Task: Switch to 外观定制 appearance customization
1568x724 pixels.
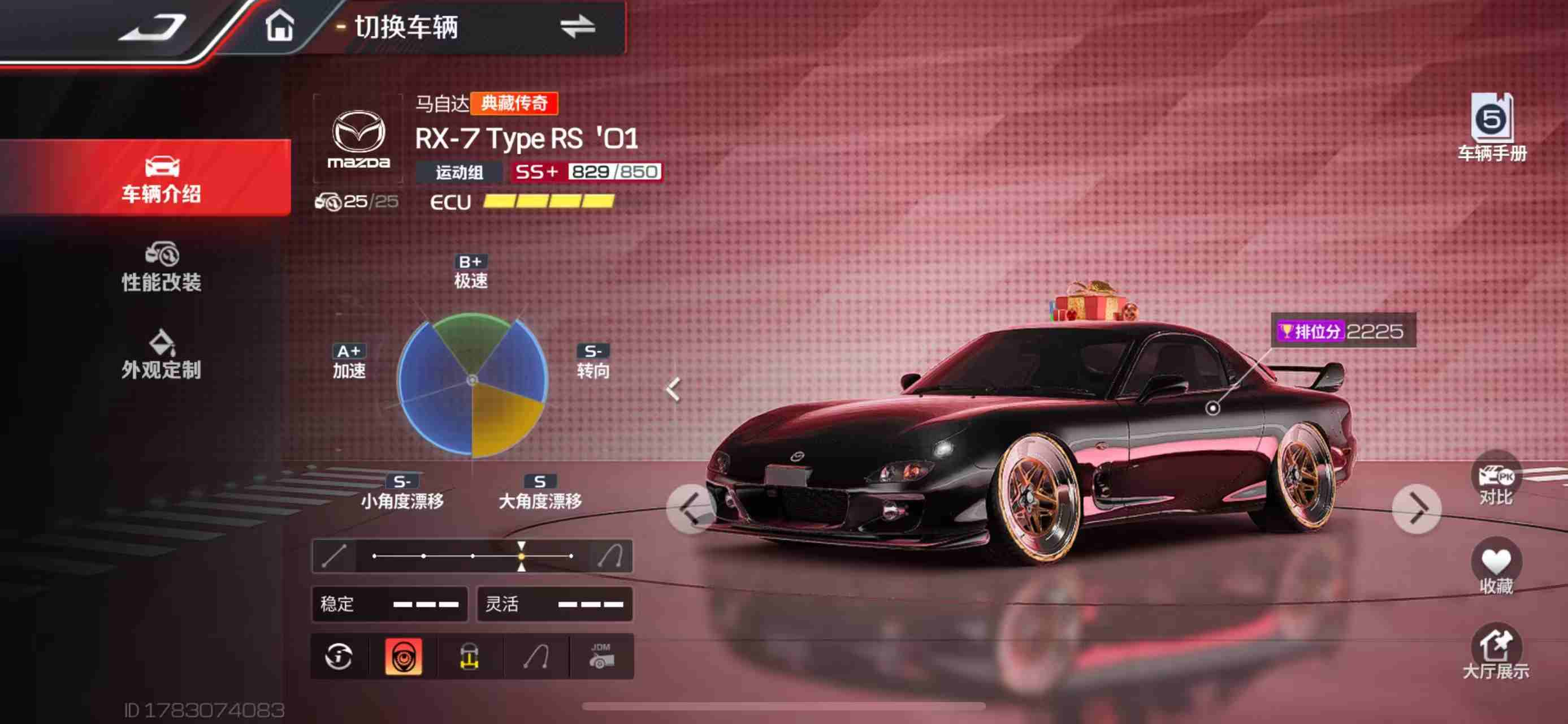Action: 161,355
